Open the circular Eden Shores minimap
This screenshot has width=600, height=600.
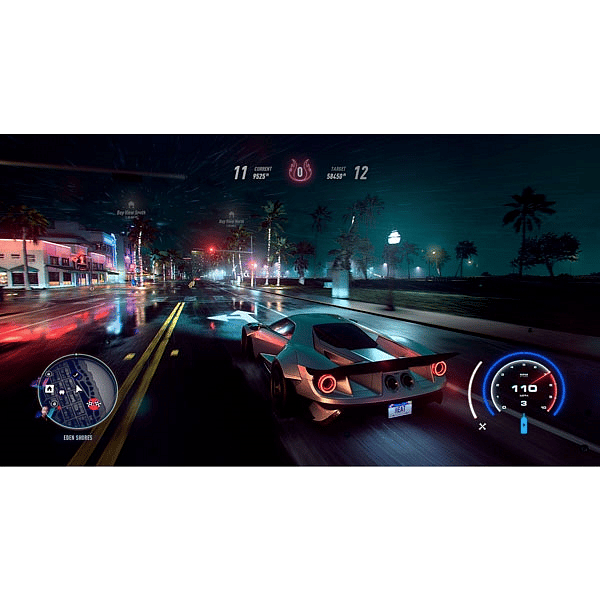pos(77,390)
